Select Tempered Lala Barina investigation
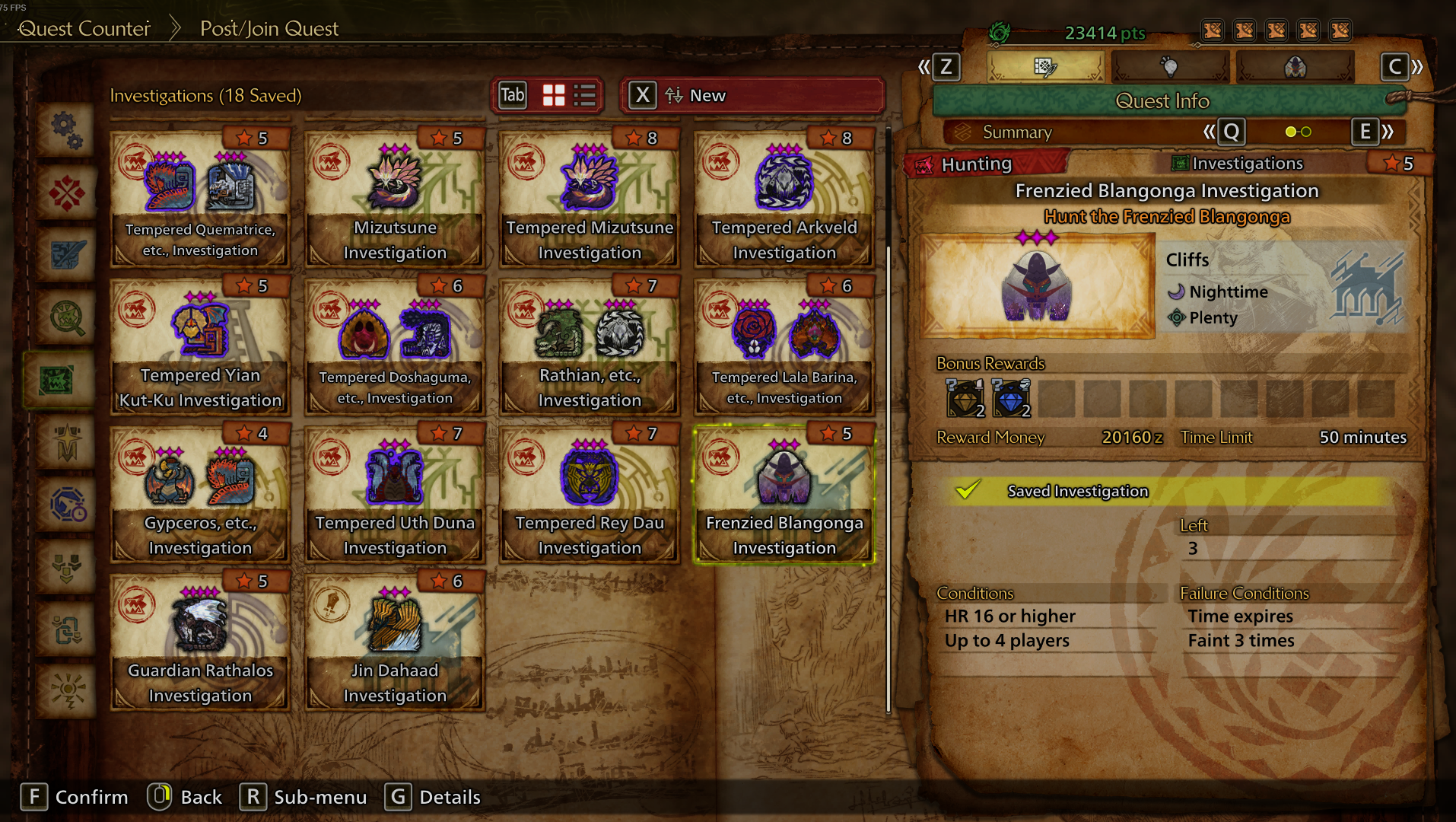This screenshot has width=1456, height=822. coord(784,347)
